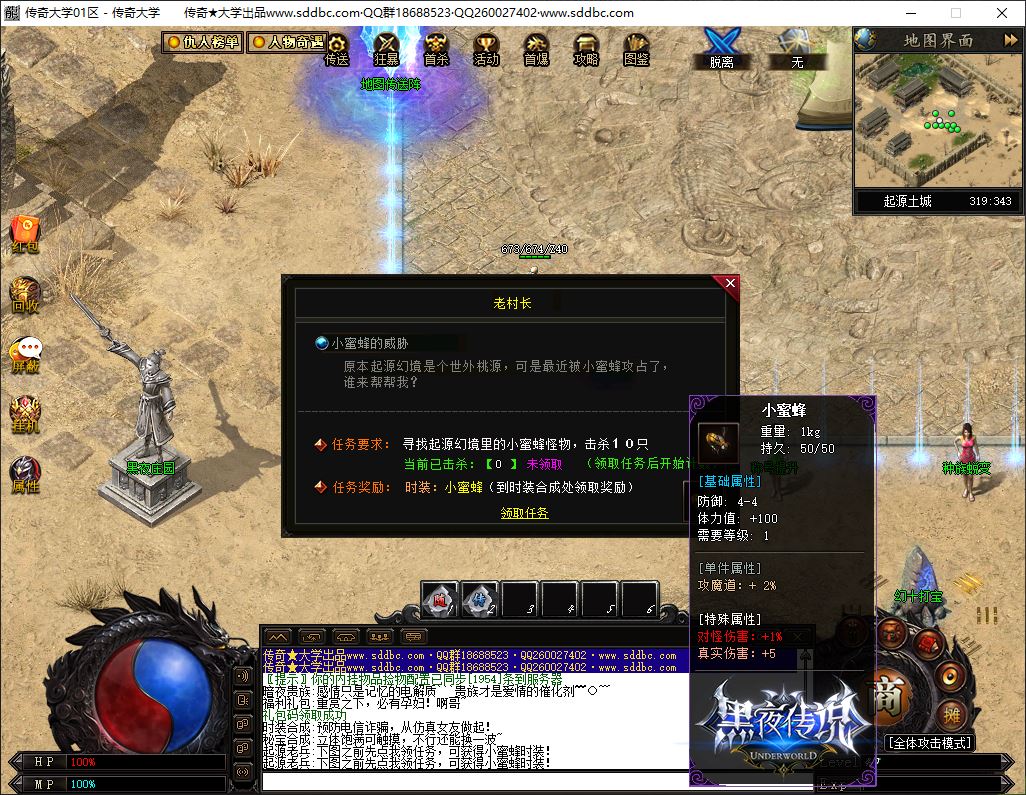1026x795 pixels.
Task: Activate the 狂暴 icon
Action: tap(386, 48)
